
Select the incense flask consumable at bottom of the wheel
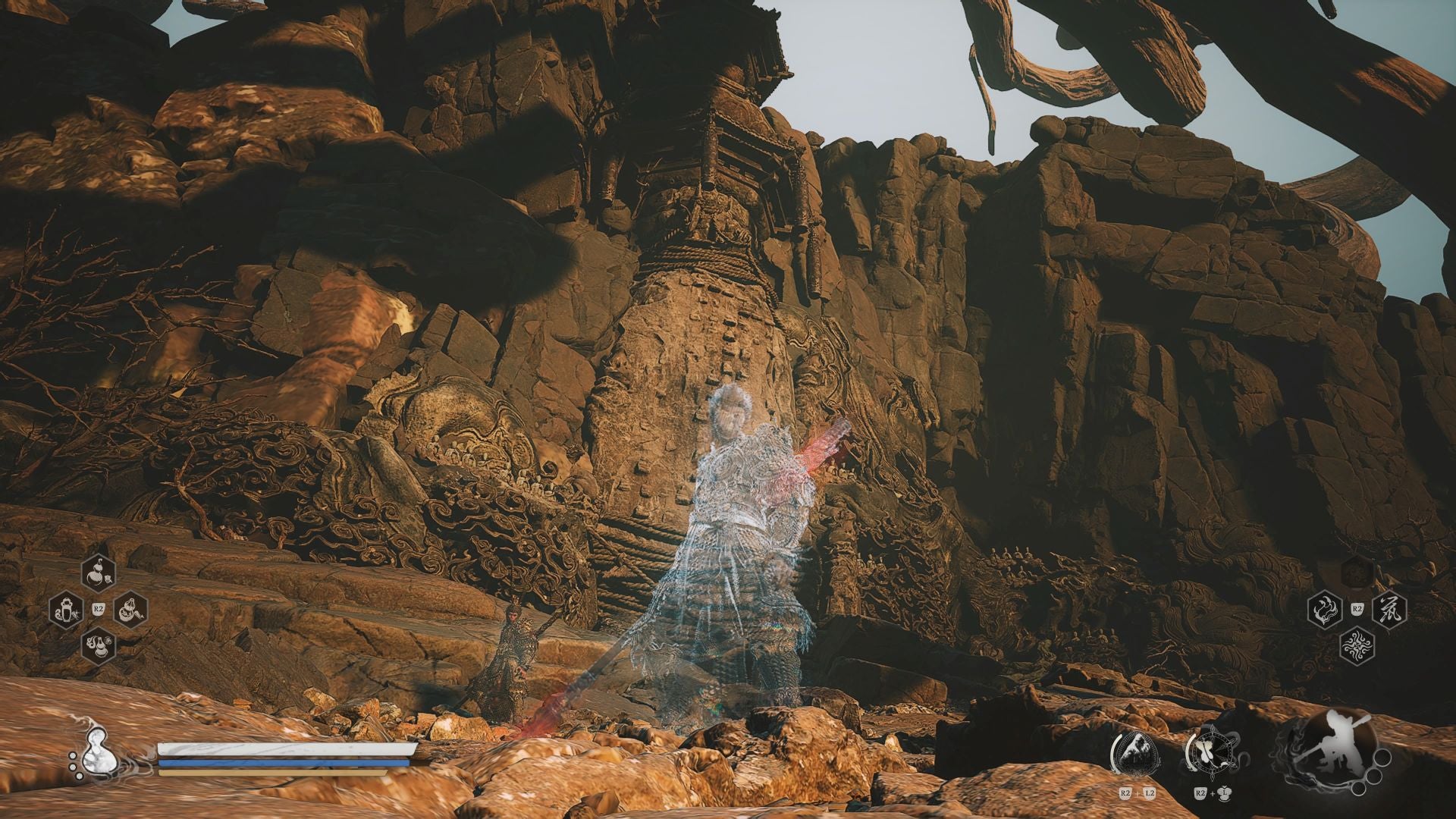click(99, 646)
